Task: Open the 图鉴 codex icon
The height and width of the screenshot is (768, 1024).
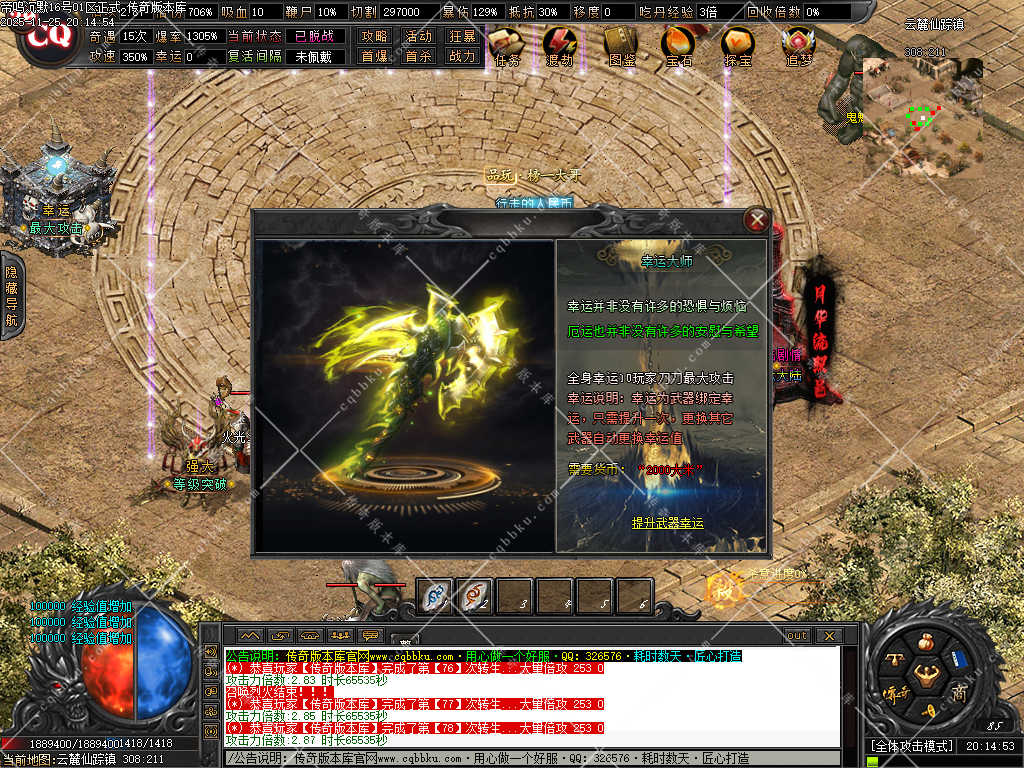Action: (622, 45)
